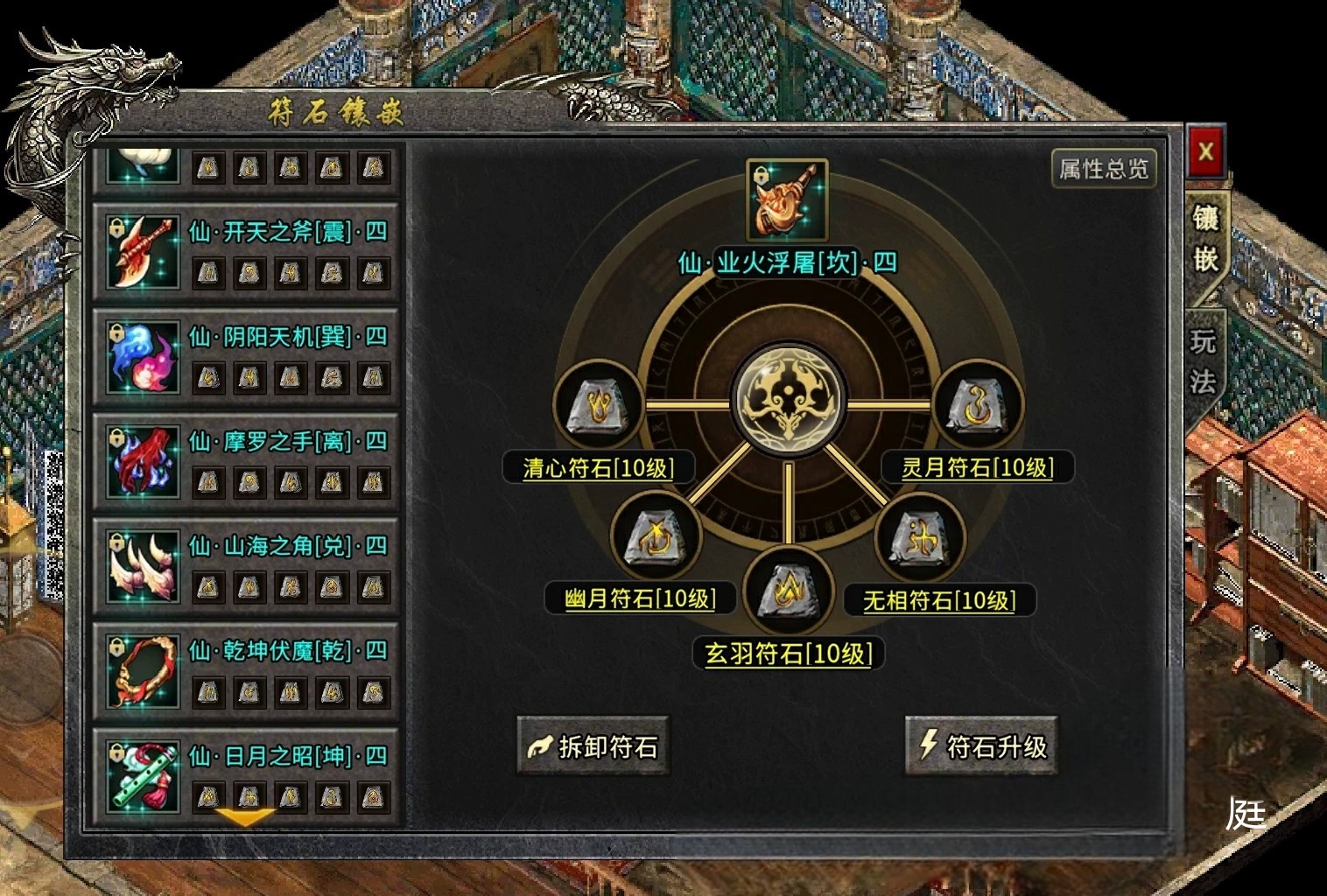Close the 符石镶嵌 window
Image resolution: width=1327 pixels, height=896 pixels.
[1205, 152]
